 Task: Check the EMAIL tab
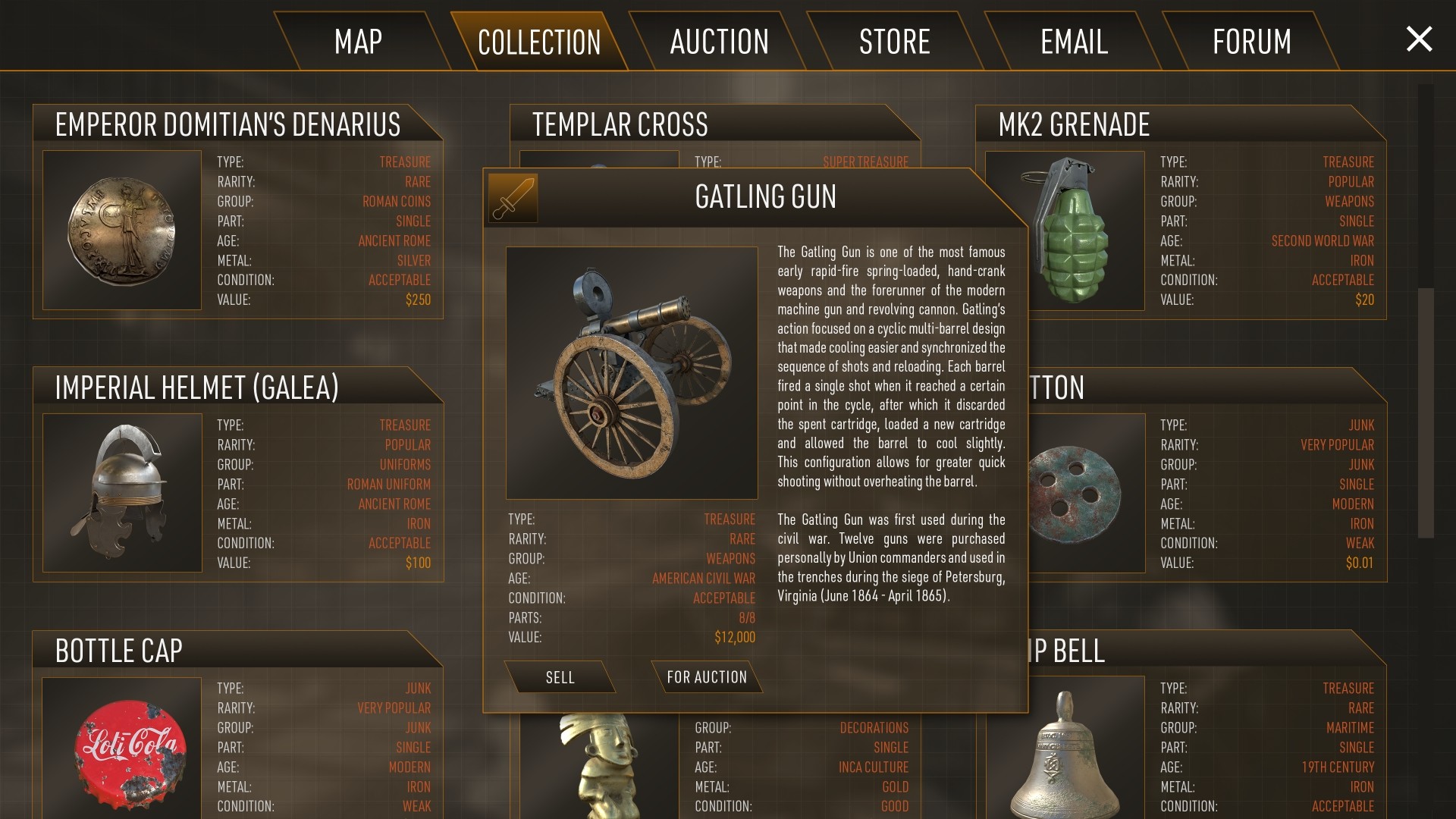coord(1072,42)
